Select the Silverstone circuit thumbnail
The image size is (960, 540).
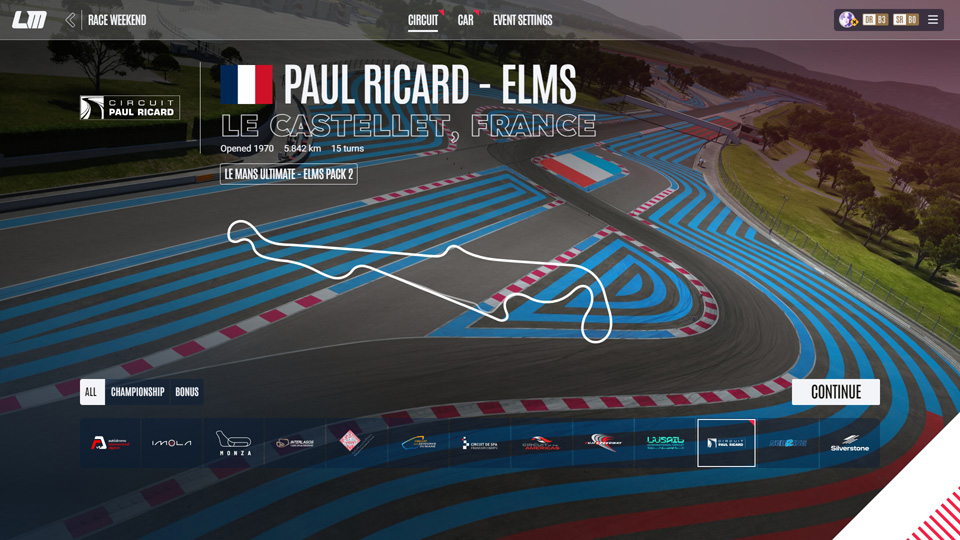point(849,443)
